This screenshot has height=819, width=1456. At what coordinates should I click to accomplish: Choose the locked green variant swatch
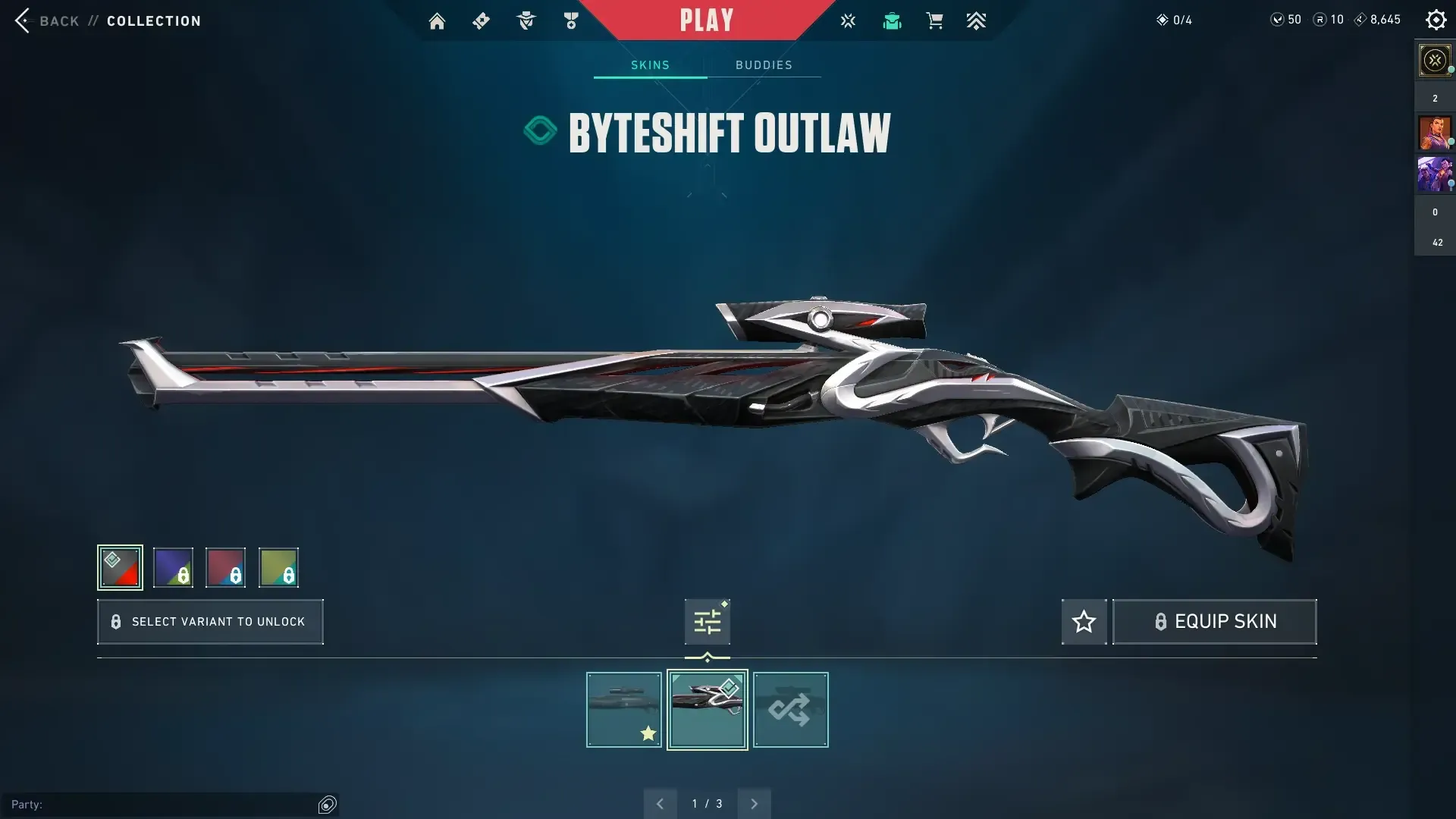(x=278, y=567)
